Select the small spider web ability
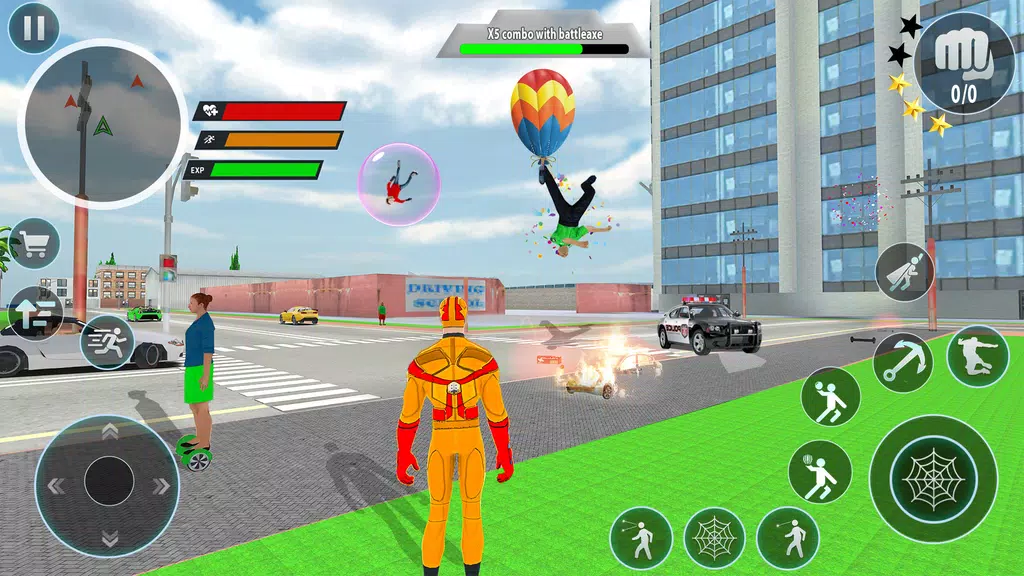 point(714,538)
